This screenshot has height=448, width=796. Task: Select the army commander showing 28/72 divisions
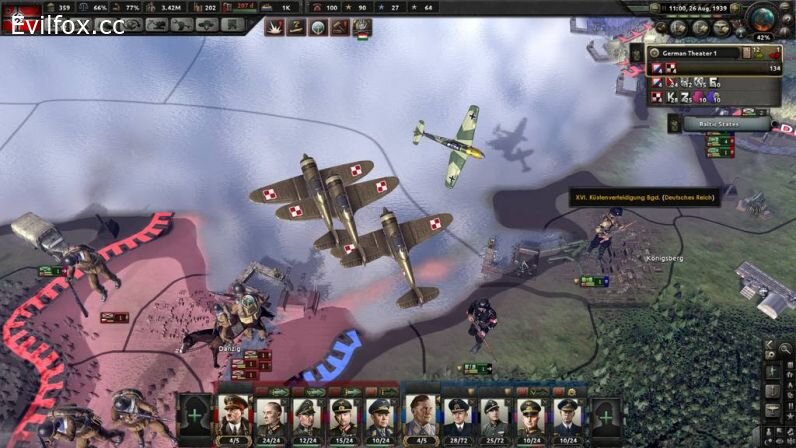[458, 414]
